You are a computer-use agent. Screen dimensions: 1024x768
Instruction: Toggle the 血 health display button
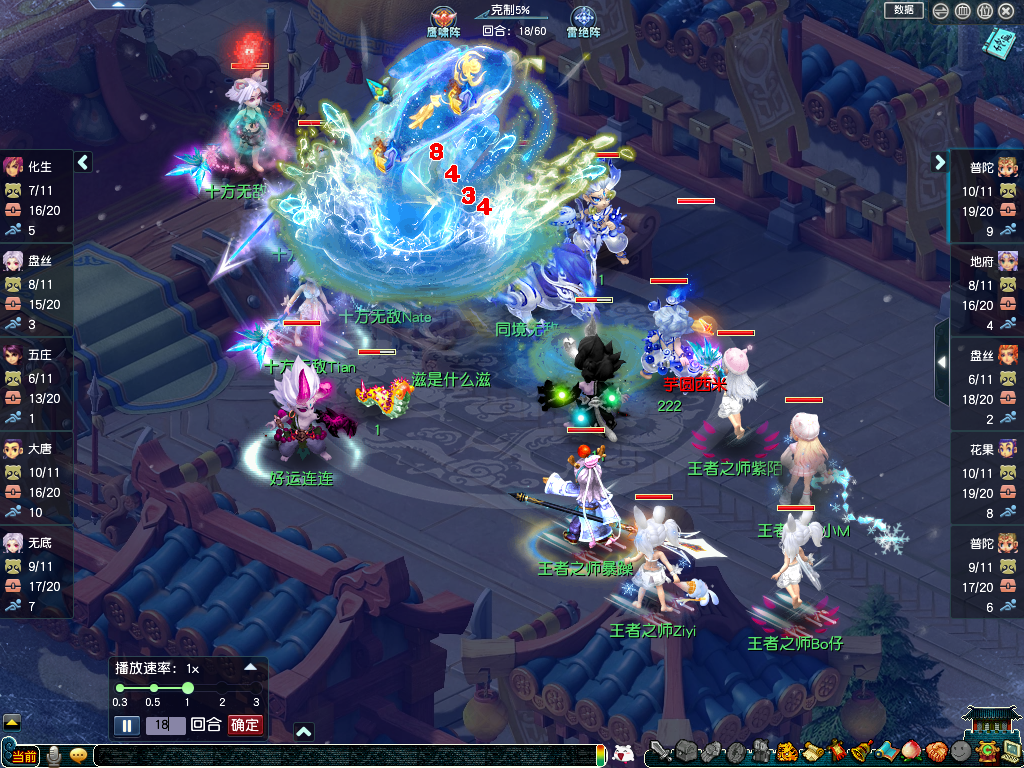point(962,11)
